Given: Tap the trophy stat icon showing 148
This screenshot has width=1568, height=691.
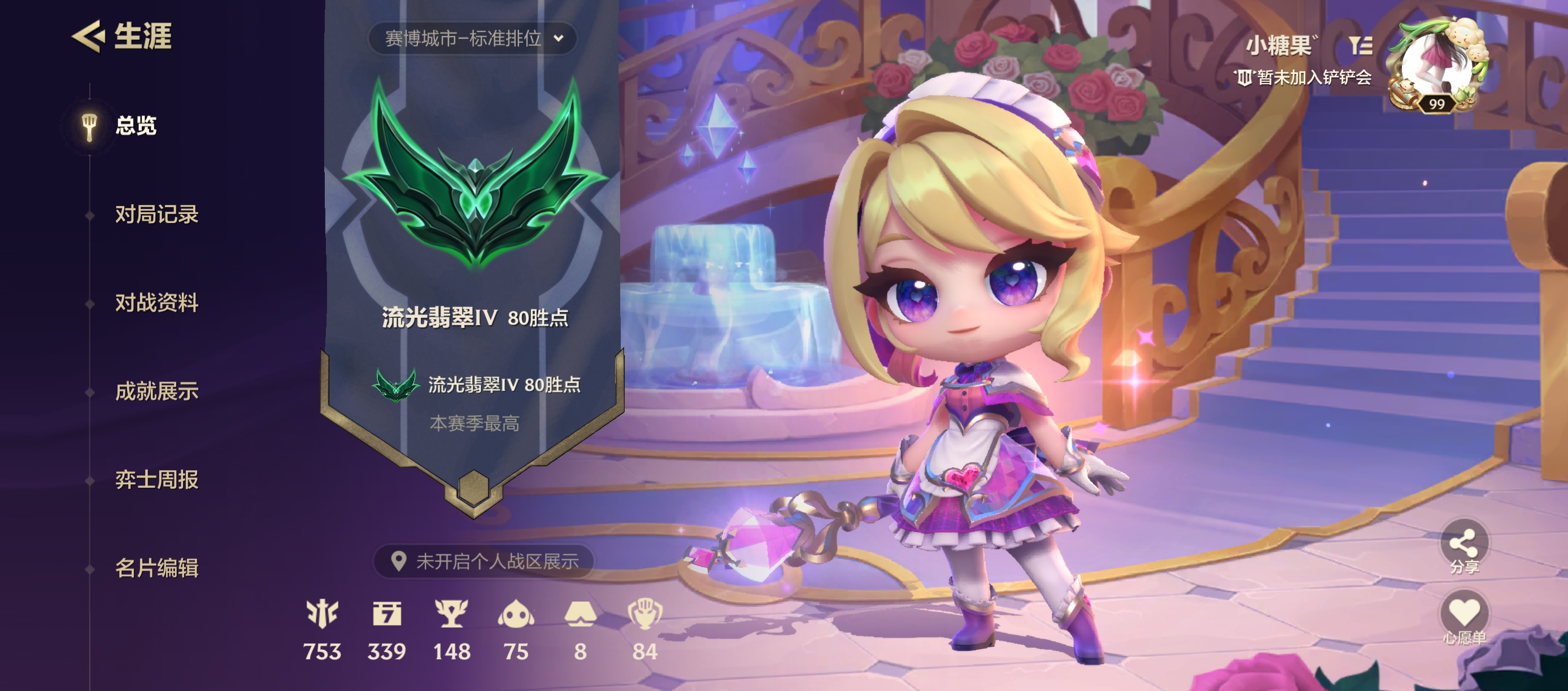Looking at the screenshot, I should coord(451,614).
